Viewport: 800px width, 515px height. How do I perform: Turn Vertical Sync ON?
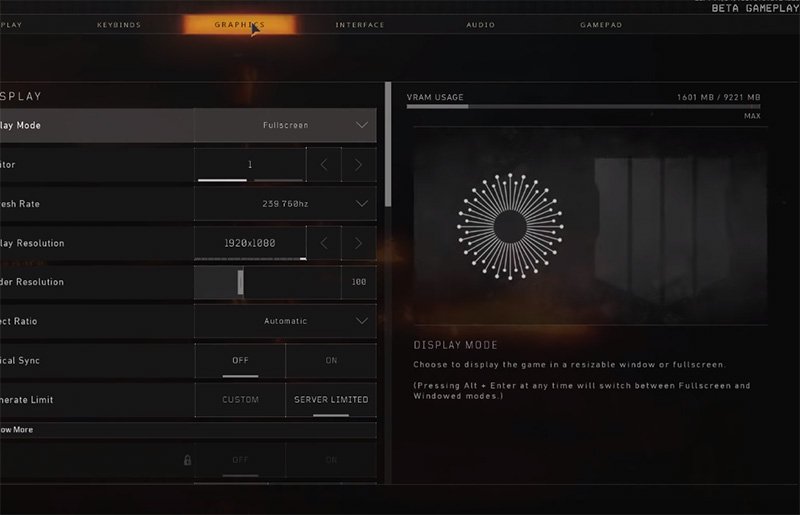(331, 360)
